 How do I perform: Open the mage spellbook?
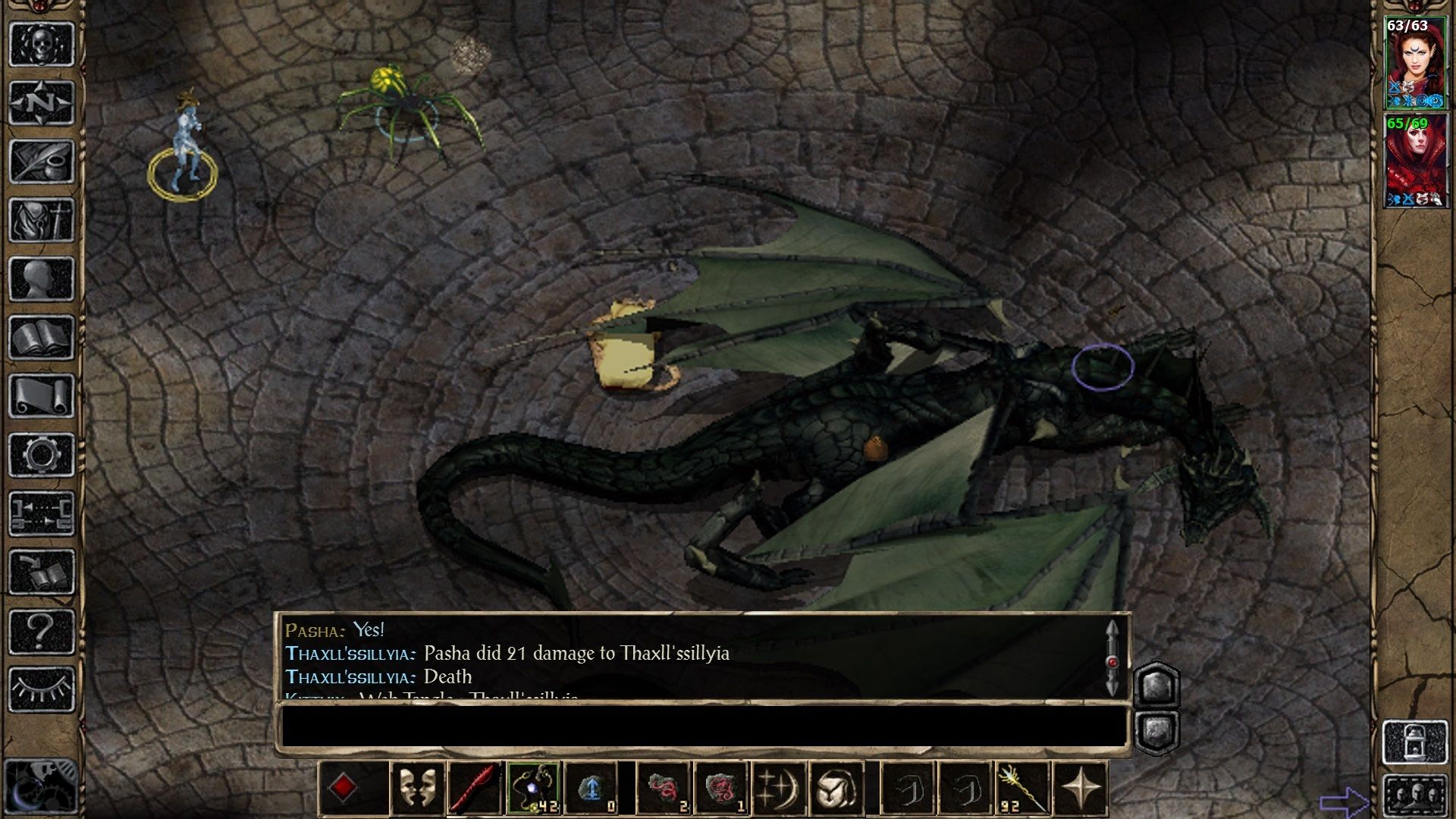point(41,337)
